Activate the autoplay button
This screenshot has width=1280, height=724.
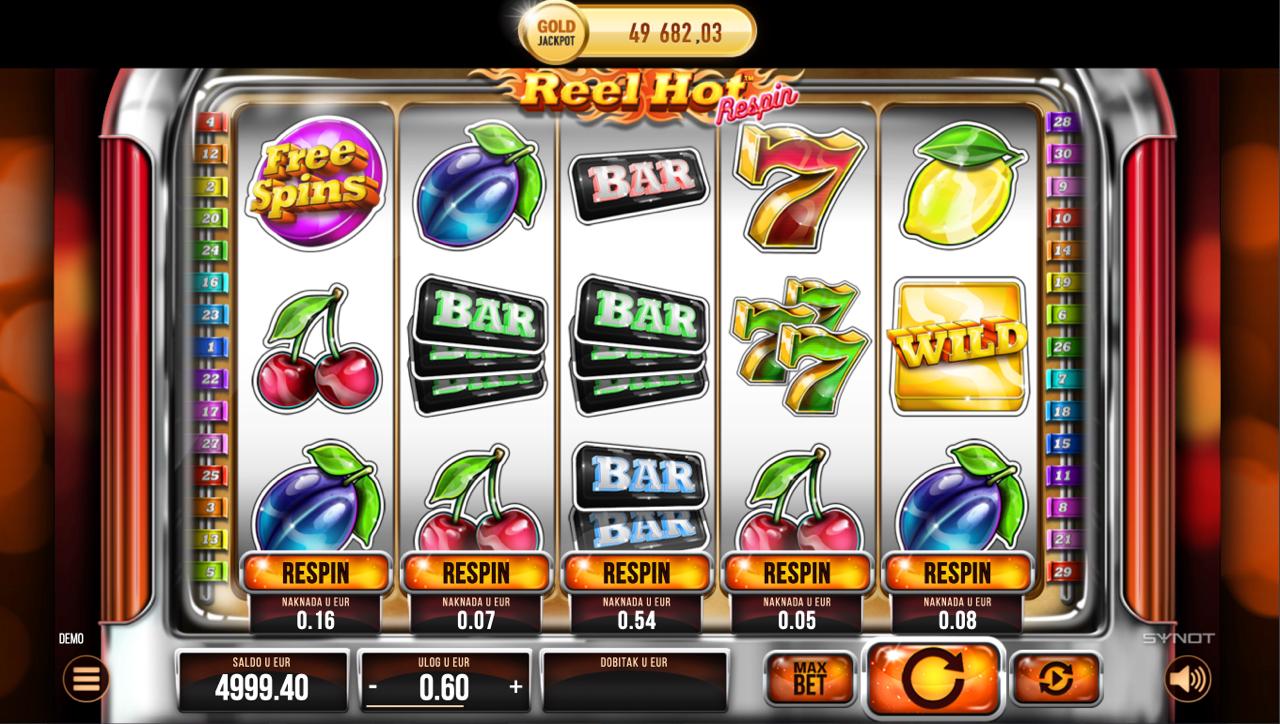[1055, 679]
